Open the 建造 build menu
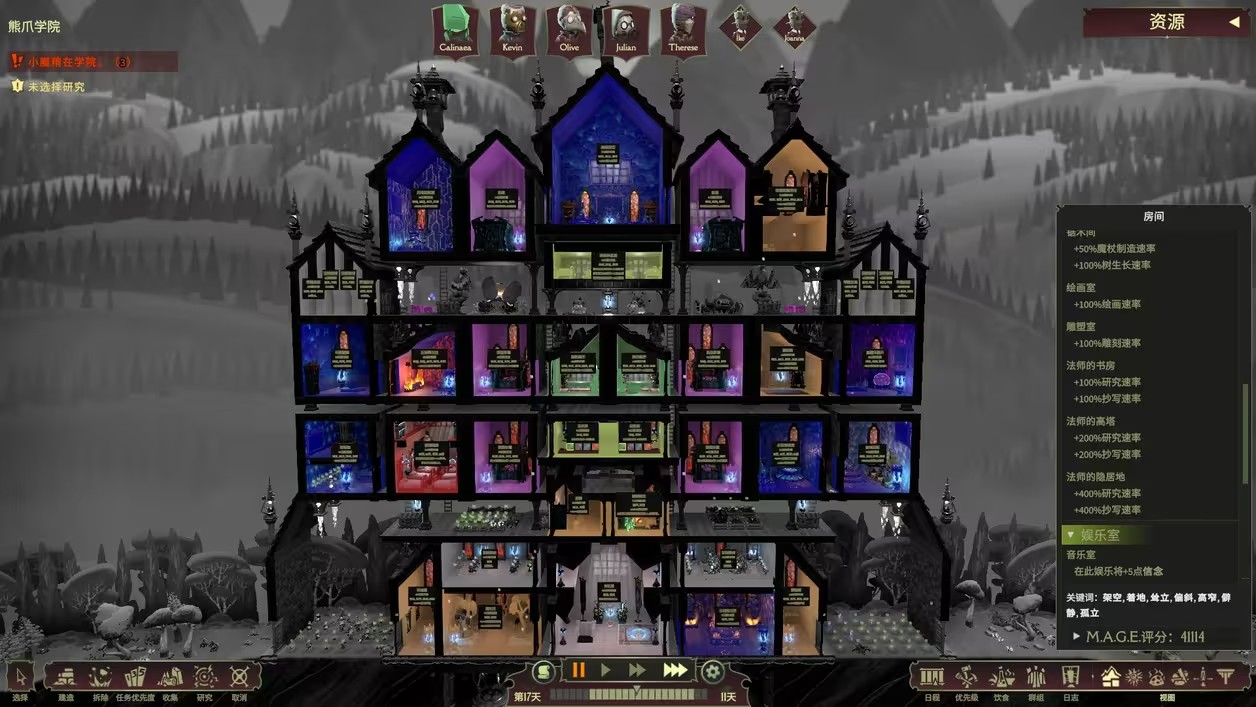The image size is (1256, 707). pyautogui.click(x=66, y=677)
